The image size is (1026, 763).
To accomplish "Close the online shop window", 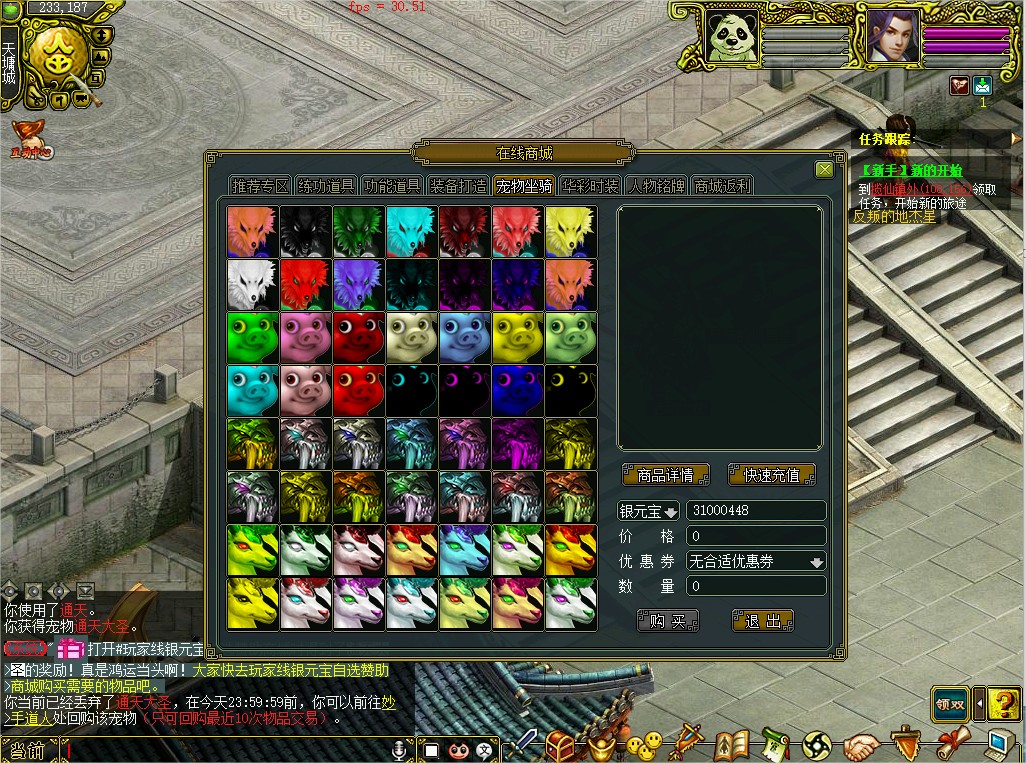I will coord(824,170).
